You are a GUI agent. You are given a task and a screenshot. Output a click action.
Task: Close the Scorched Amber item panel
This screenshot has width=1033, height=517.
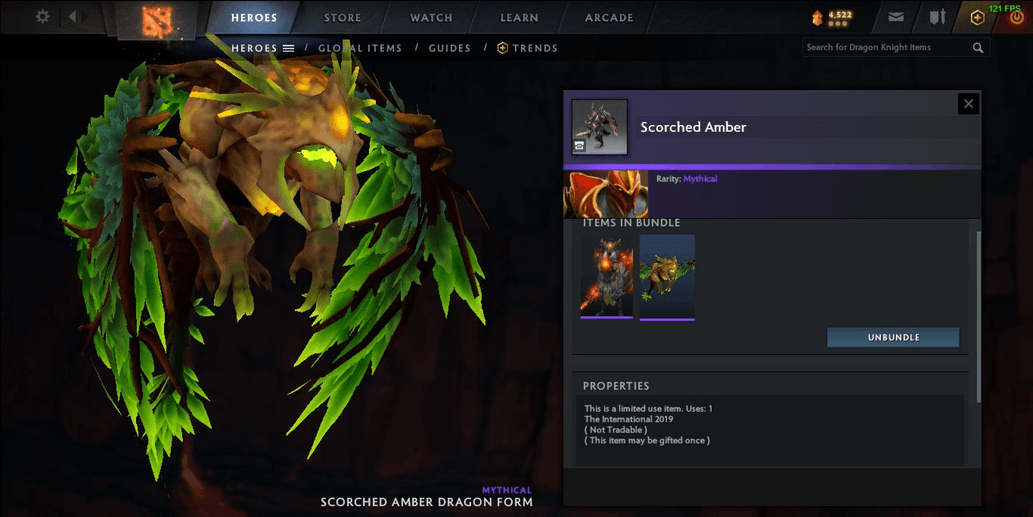click(967, 103)
